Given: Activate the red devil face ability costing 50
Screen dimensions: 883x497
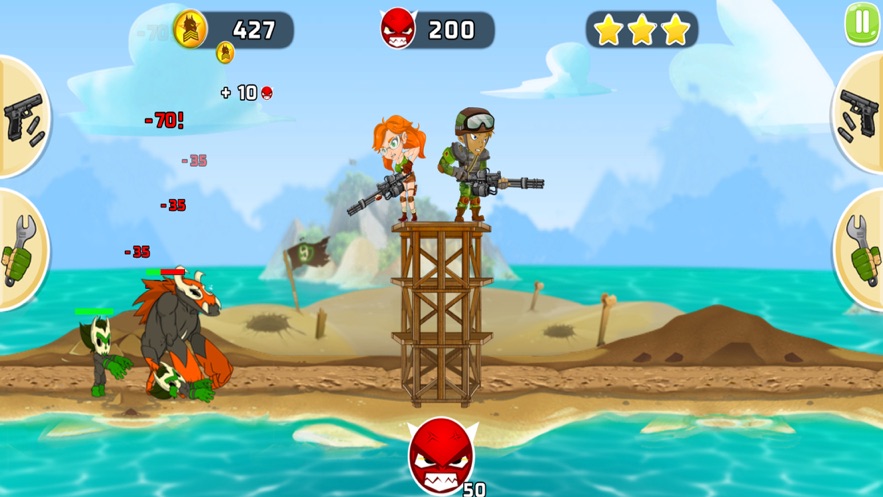Looking at the screenshot, I should click(442, 457).
